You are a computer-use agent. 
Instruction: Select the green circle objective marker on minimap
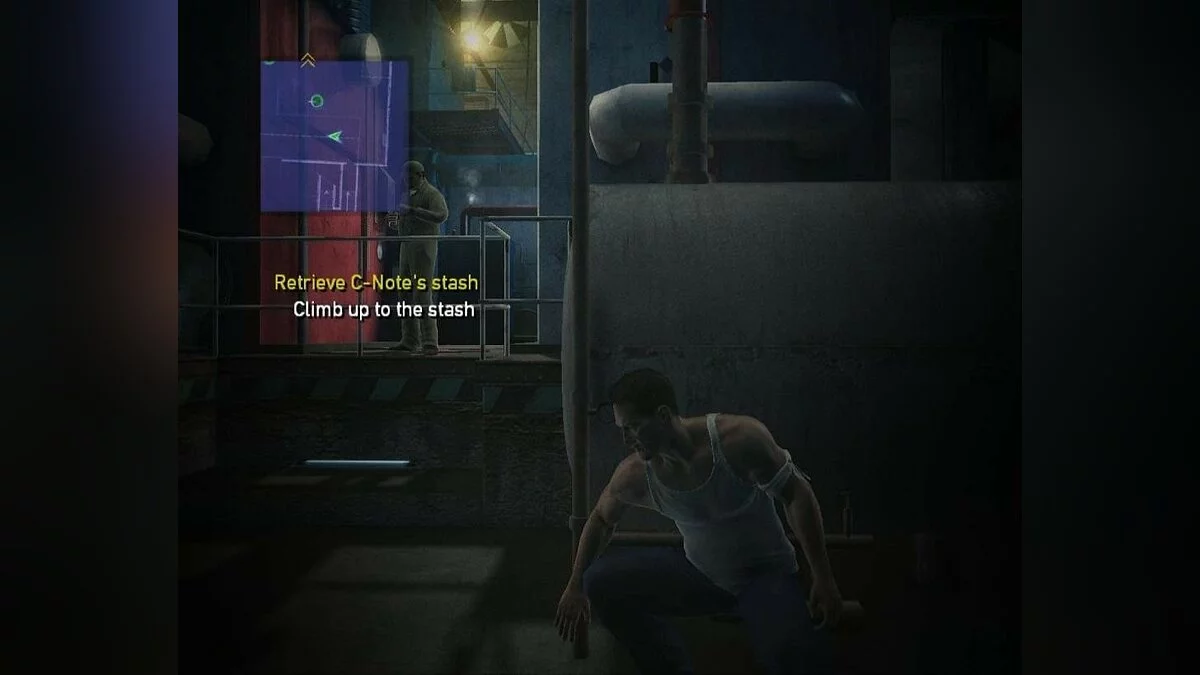(x=317, y=100)
